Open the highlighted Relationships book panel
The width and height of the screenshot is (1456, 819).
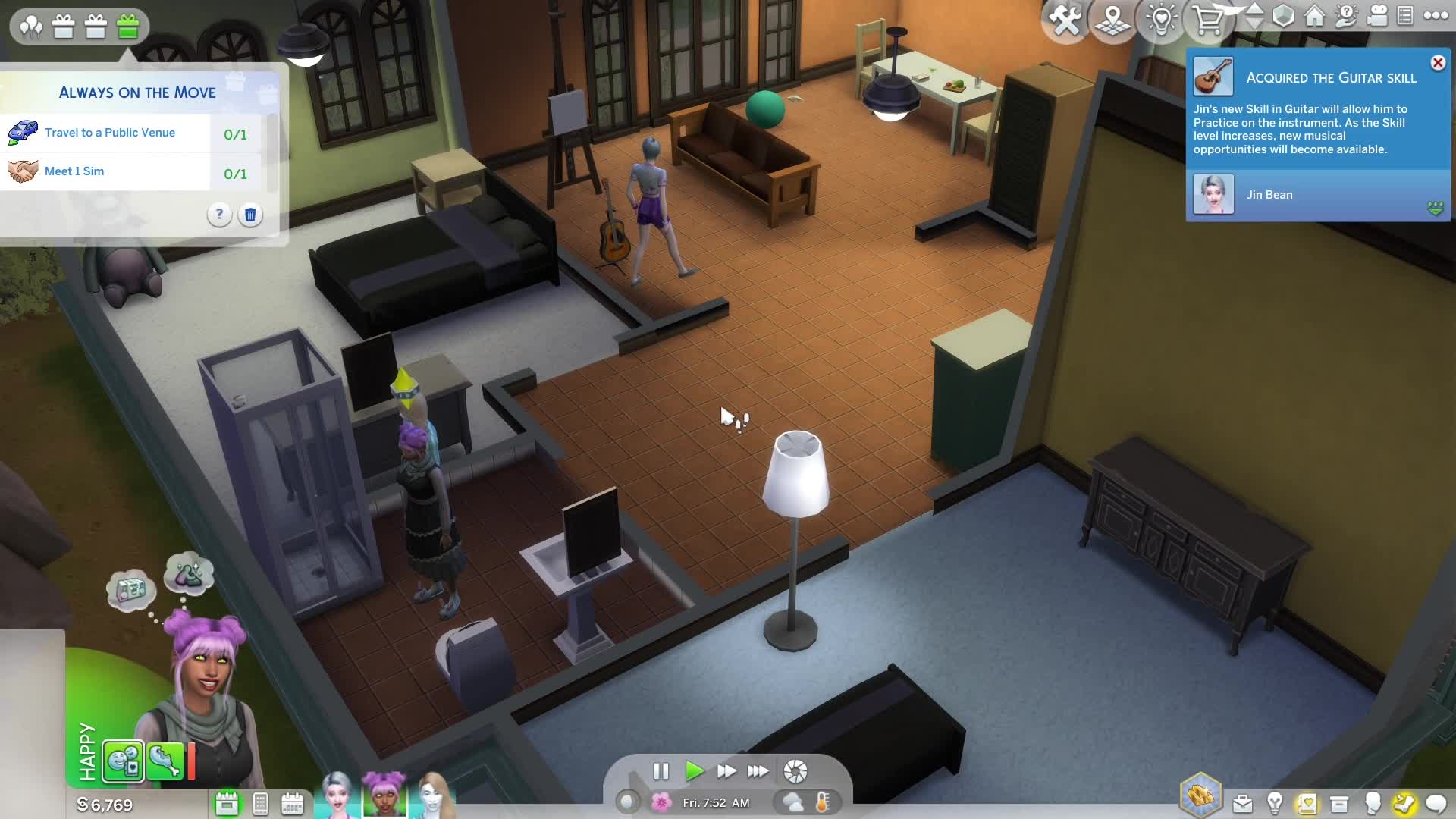pyautogui.click(x=1307, y=802)
